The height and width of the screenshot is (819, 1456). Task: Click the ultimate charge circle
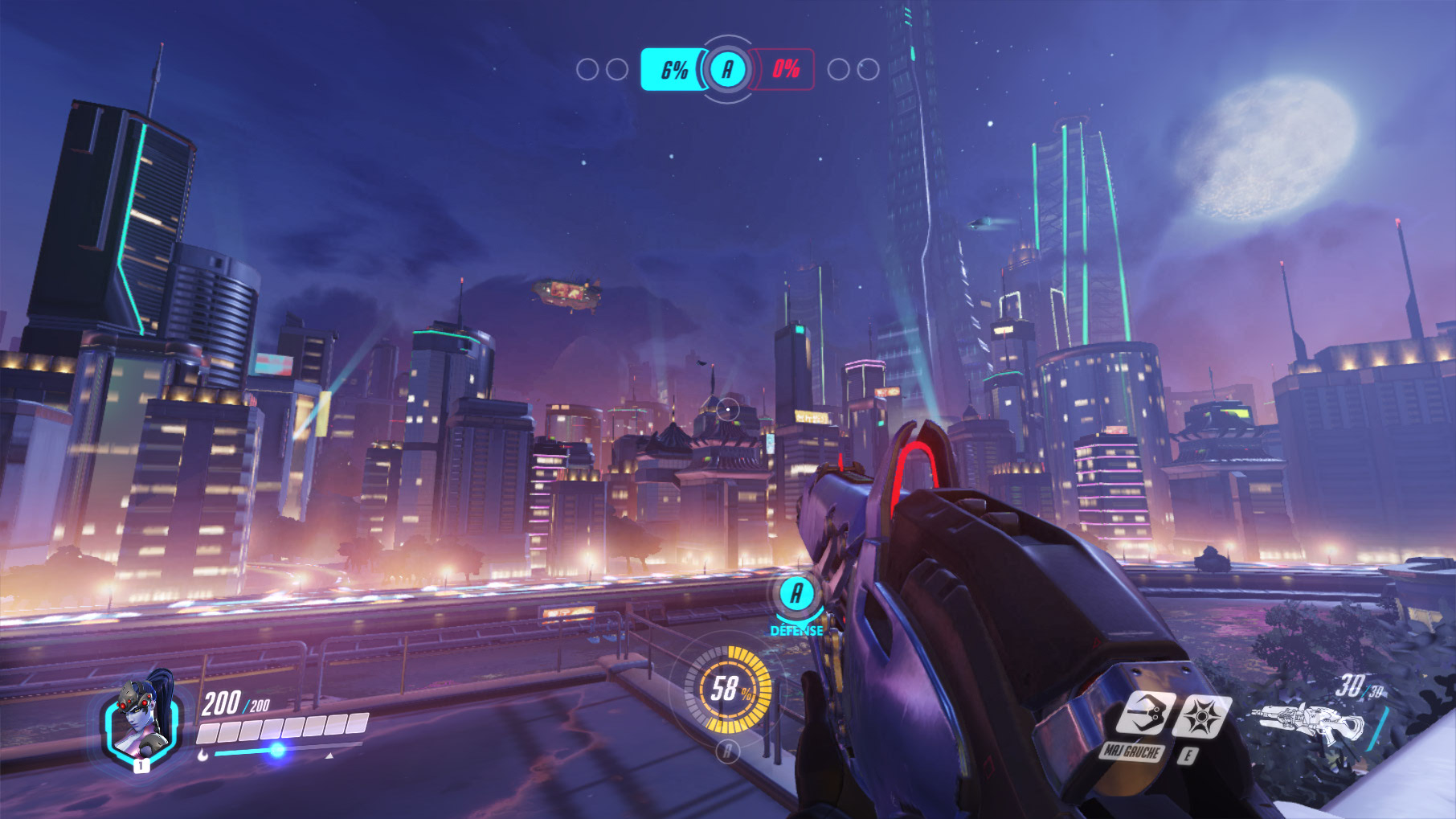click(x=727, y=690)
